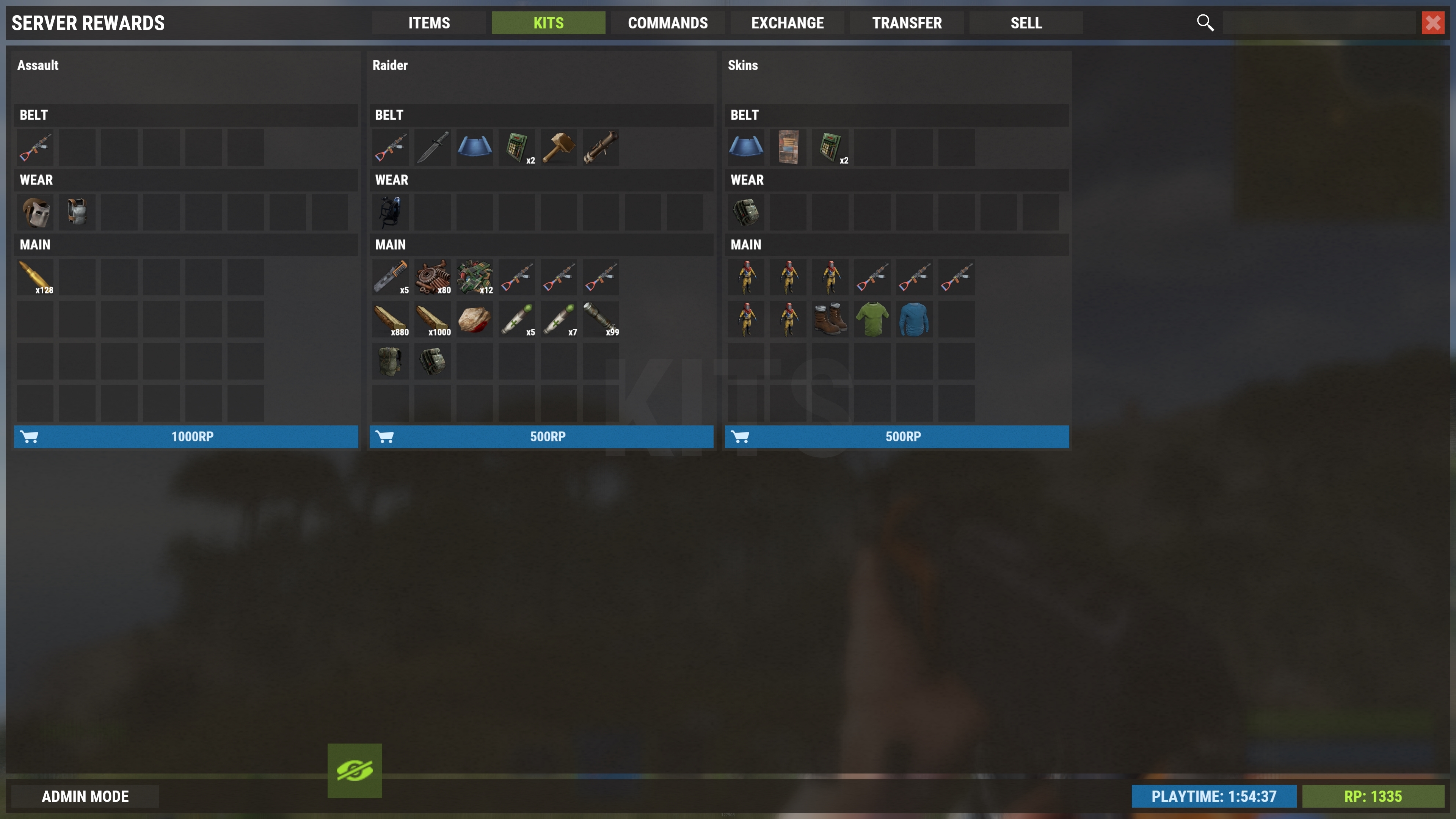This screenshot has height=819, width=1456.
Task: Click the green t-shirt skin icon
Action: pyautogui.click(x=872, y=319)
